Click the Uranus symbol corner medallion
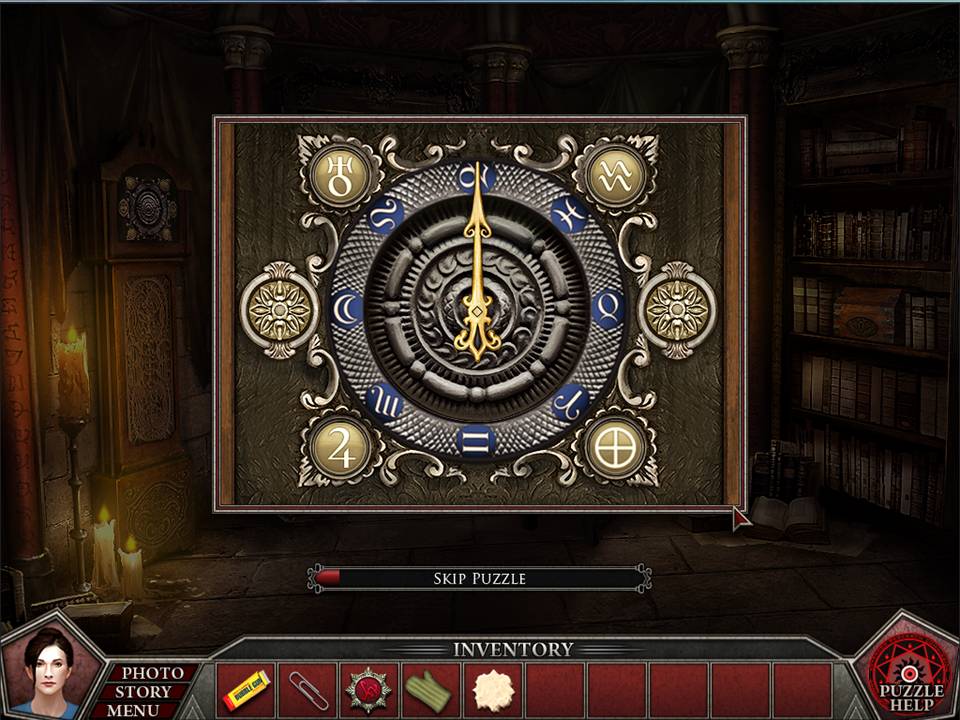960x720 pixels. click(x=340, y=176)
